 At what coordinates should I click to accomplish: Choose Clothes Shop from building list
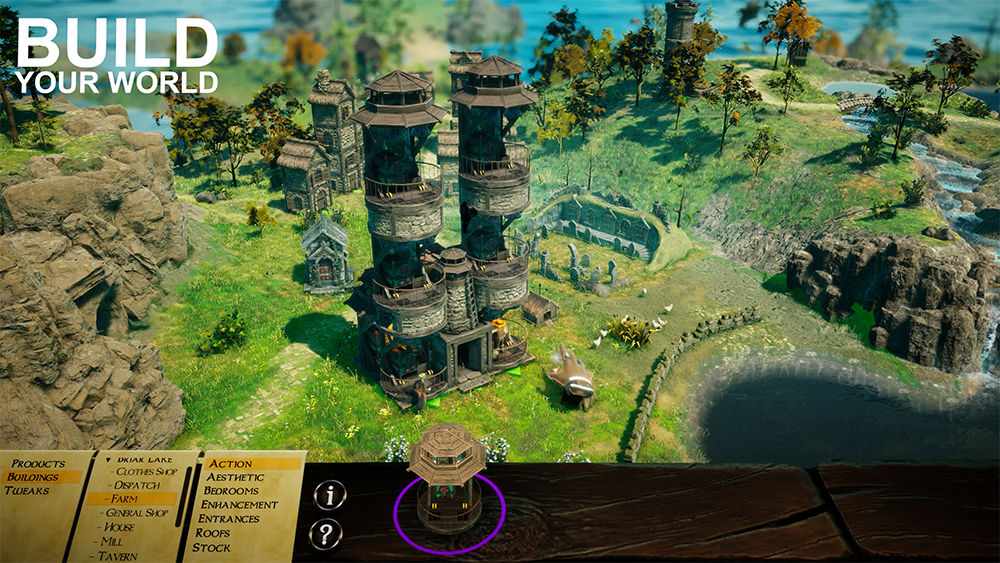tap(146, 471)
